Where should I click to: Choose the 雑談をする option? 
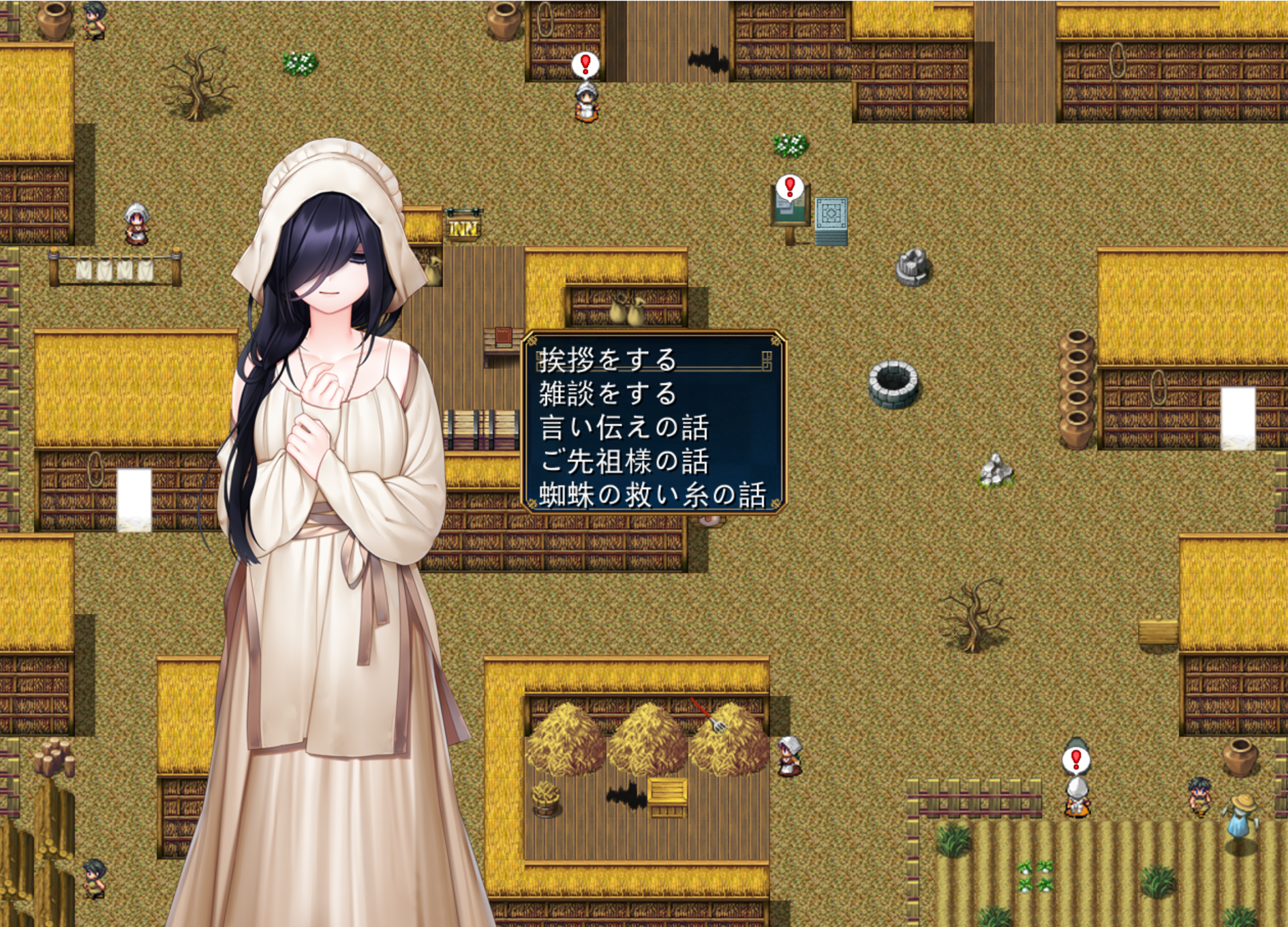pyautogui.click(x=607, y=395)
